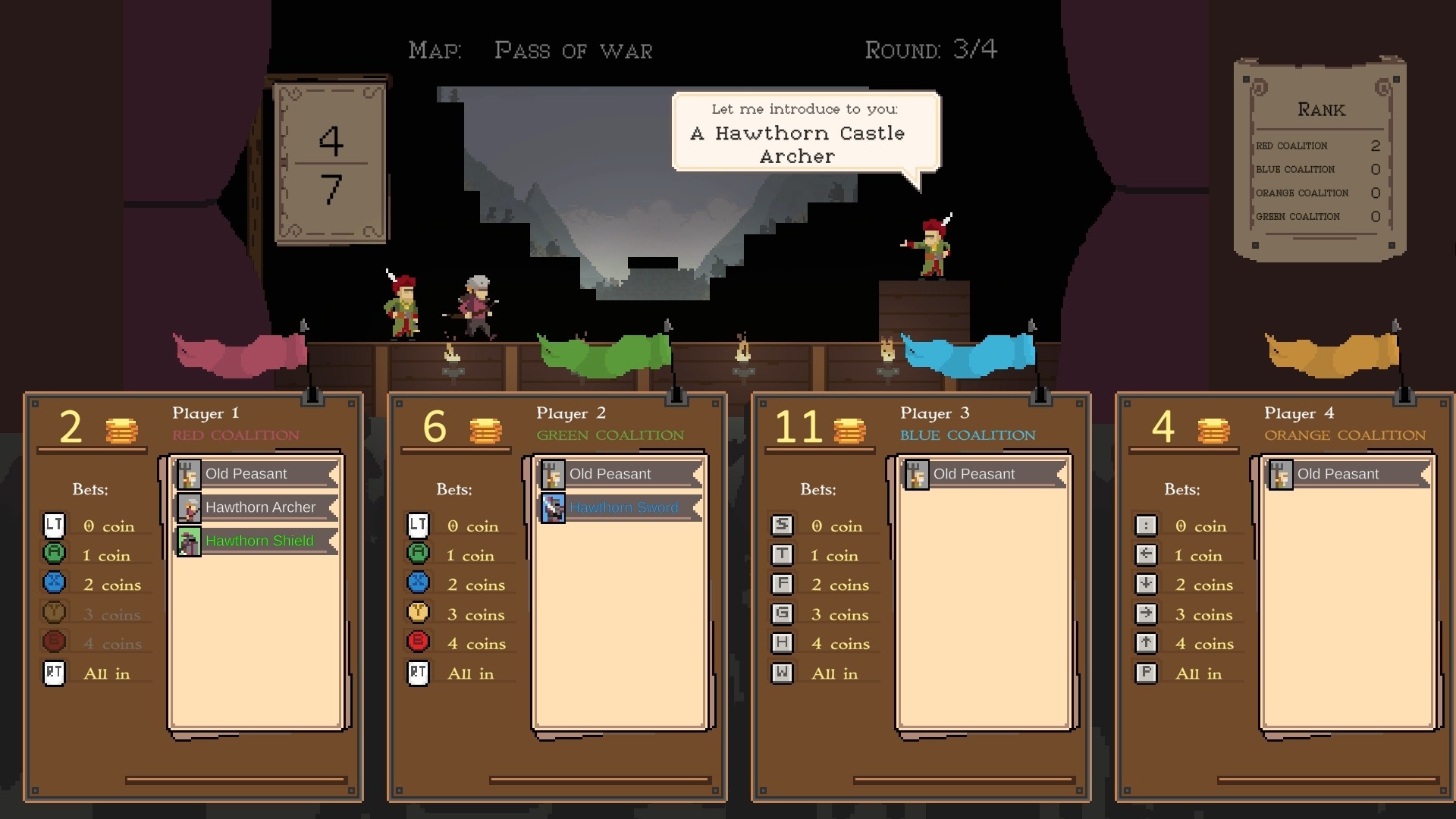Bet 4 coins with the H key for Player 3
This screenshot has width=1456, height=819.
click(x=782, y=642)
